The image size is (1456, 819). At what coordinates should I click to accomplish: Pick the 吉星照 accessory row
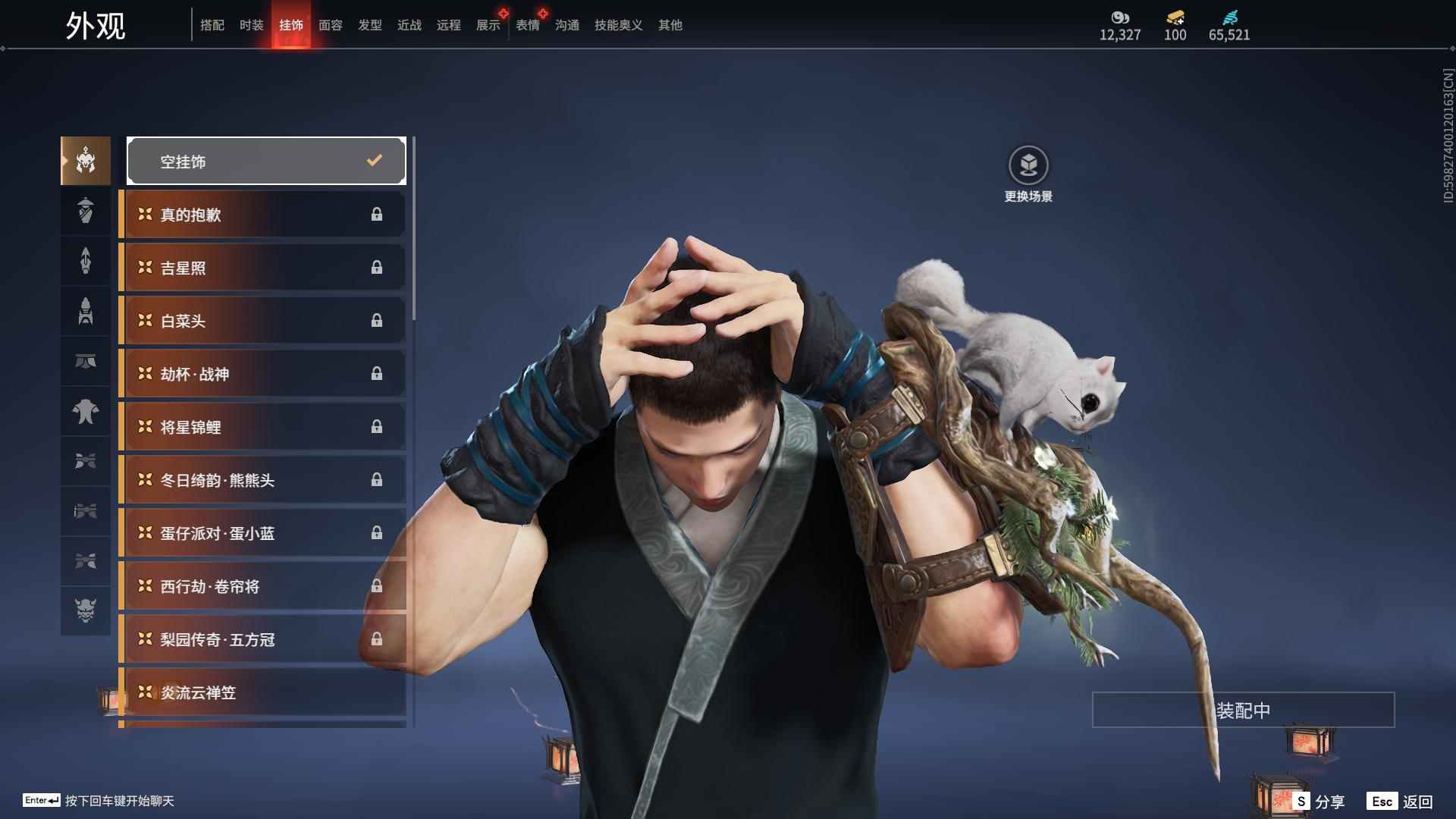(262, 268)
